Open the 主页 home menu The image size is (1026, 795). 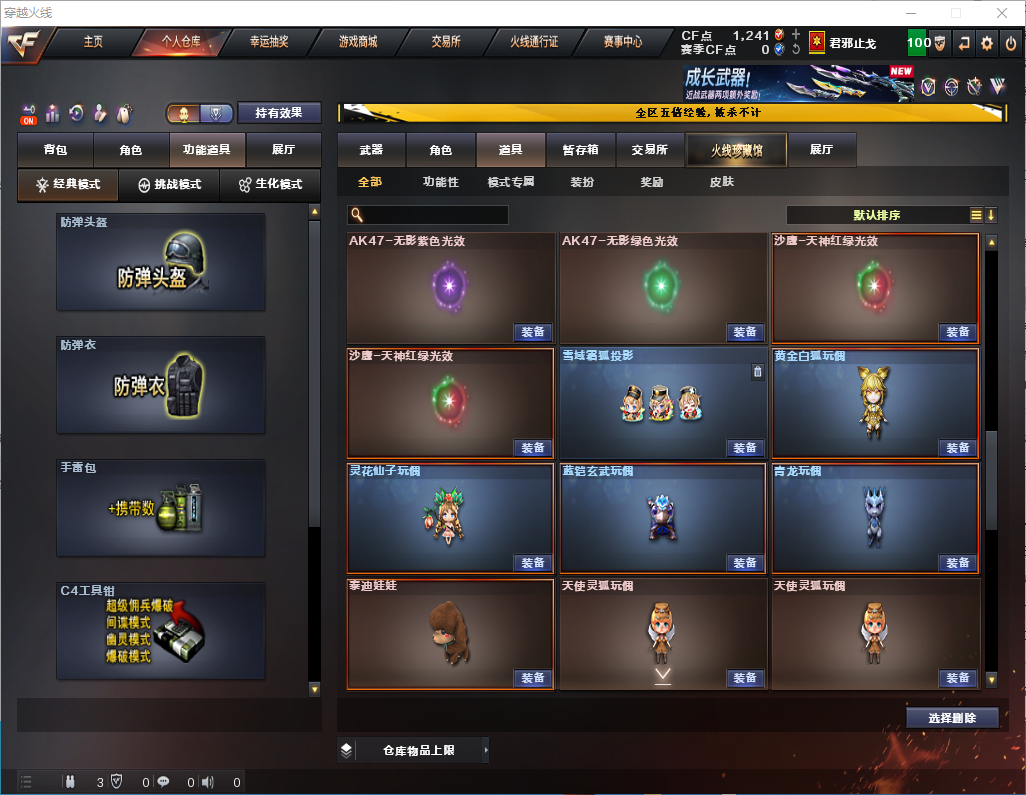(93, 42)
